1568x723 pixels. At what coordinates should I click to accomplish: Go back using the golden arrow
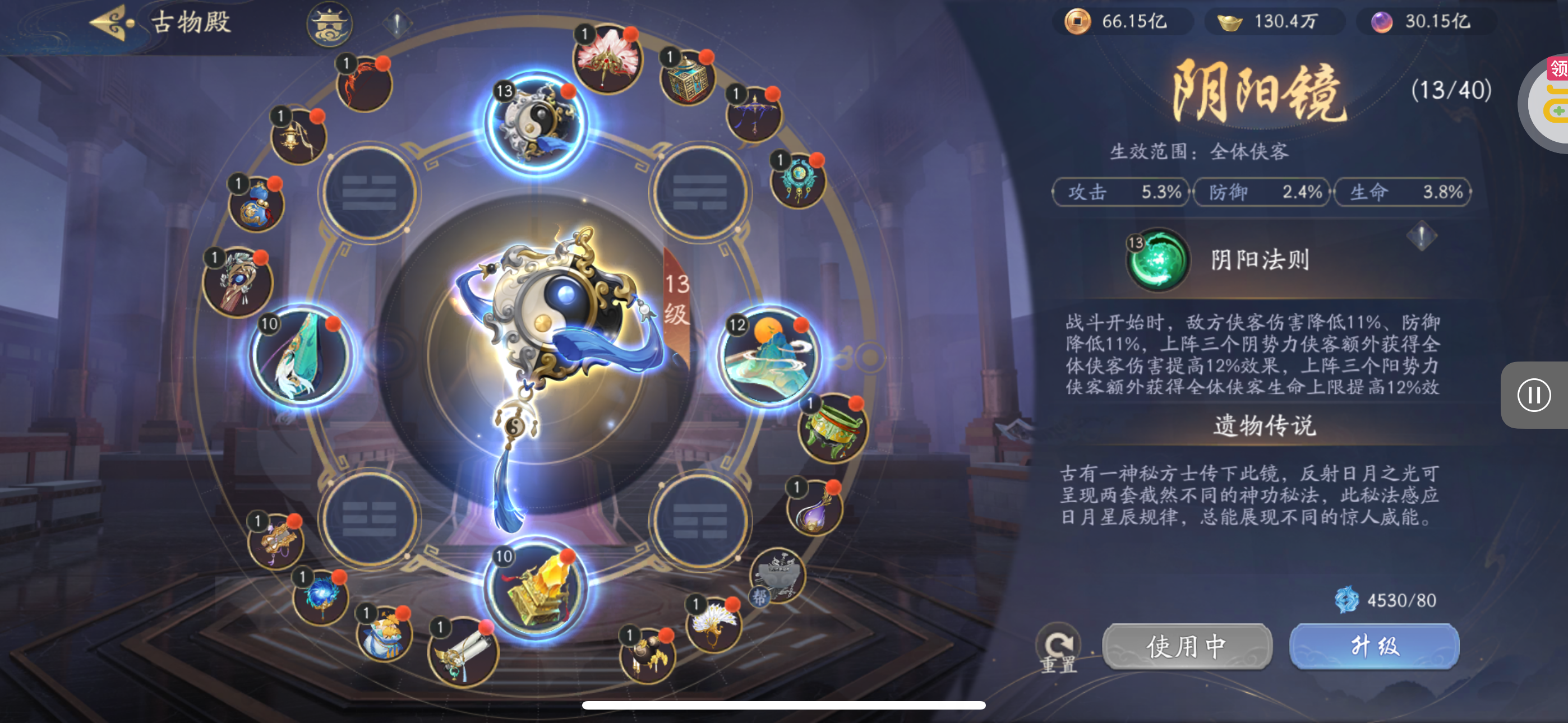[x=112, y=22]
